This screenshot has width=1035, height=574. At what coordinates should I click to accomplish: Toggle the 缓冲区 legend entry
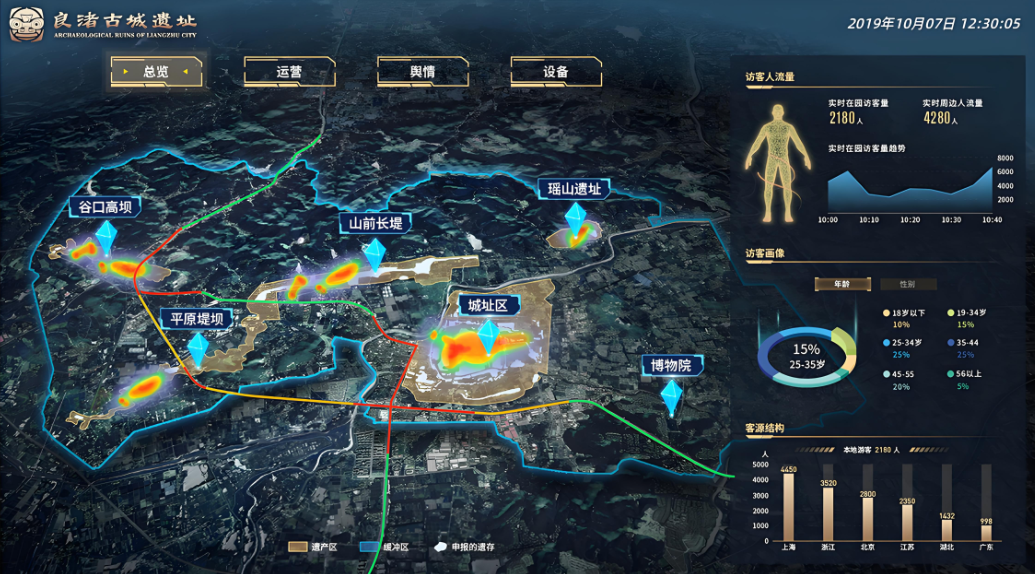click(385, 547)
